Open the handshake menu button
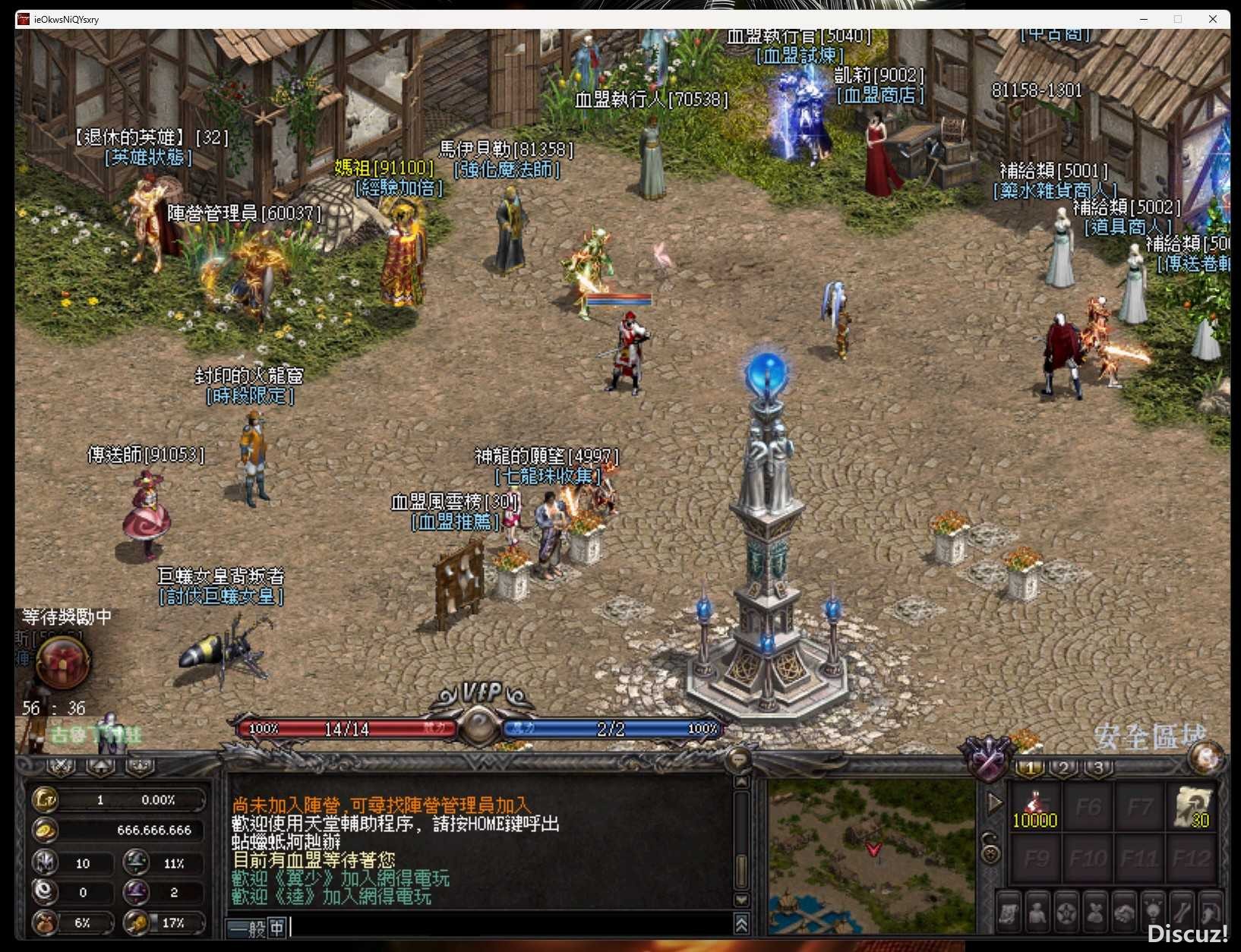Image resolution: width=1241 pixels, height=952 pixels. 1124,912
